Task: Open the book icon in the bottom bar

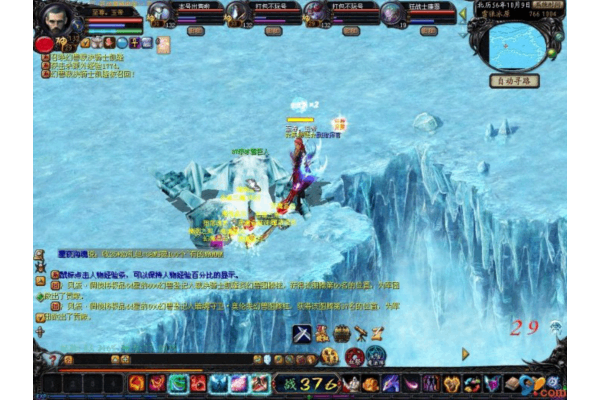Action: (512, 383)
